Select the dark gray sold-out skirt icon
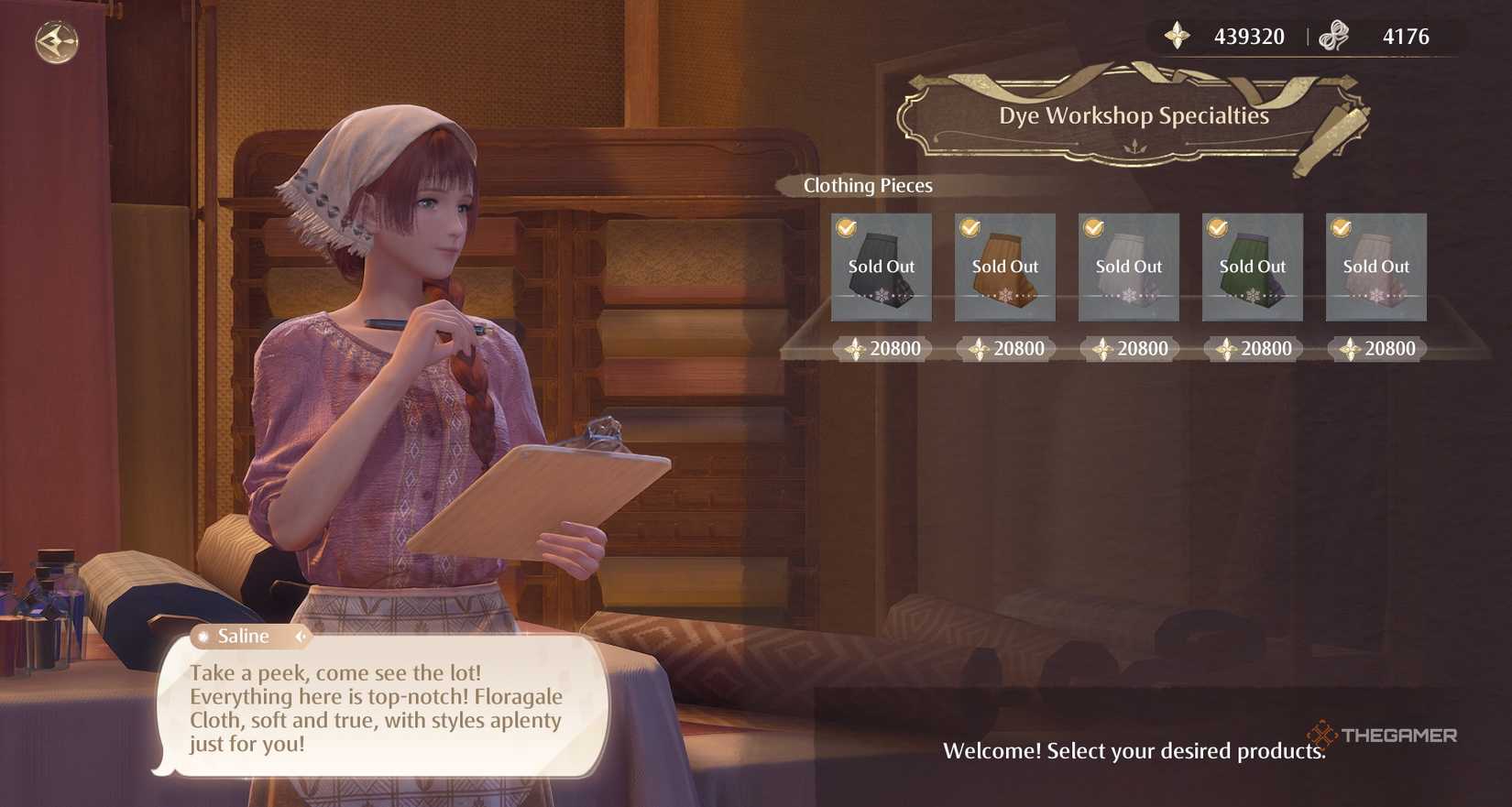 tap(881, 268)
